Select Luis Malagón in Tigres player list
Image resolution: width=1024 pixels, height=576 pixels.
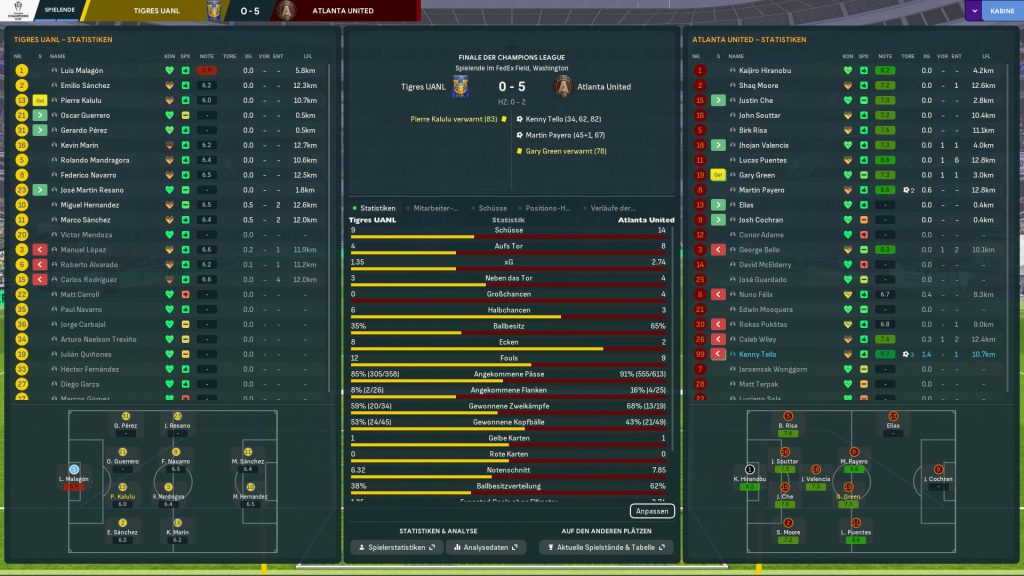(x=82, y=71)
